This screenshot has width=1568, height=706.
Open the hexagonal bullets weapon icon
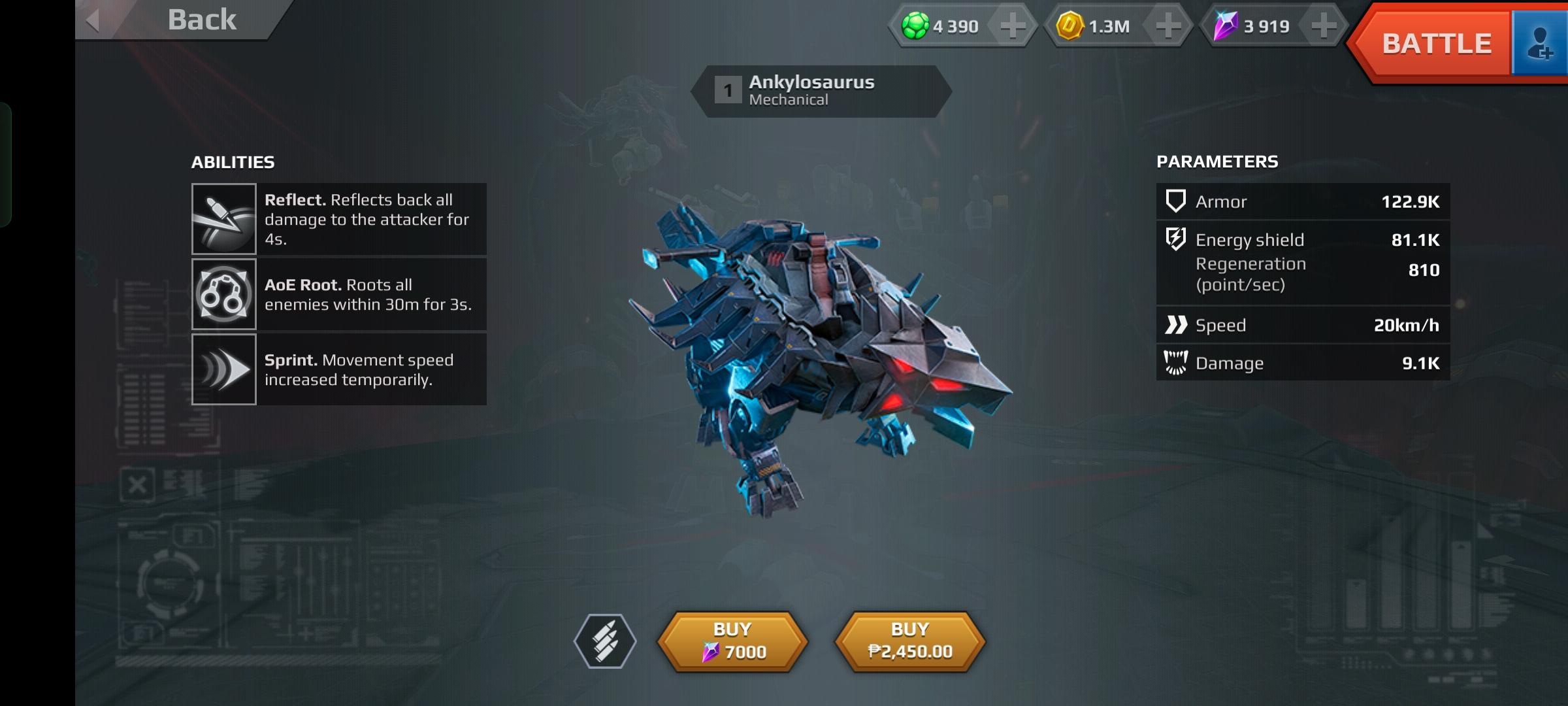pyautogui.click(x=605, y=641)
